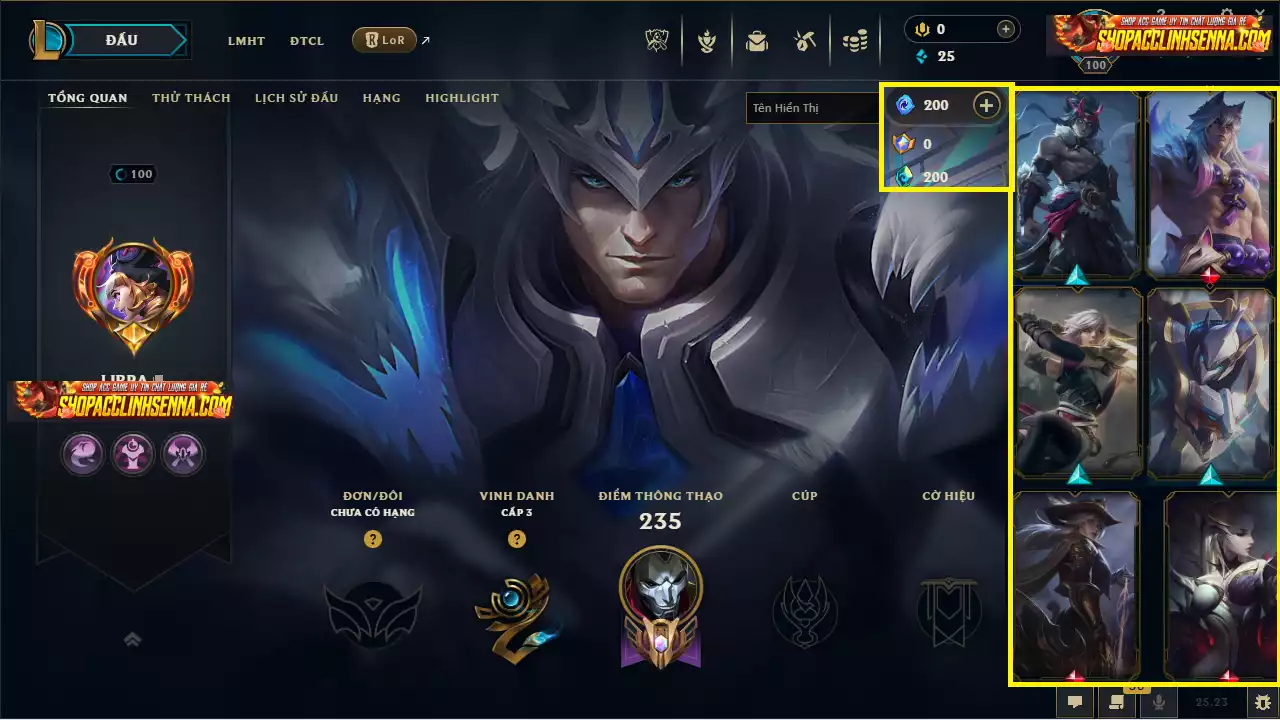1280x720 pixels.
Task: Open the Esports trophy icon
Action: tap(655, 41)
